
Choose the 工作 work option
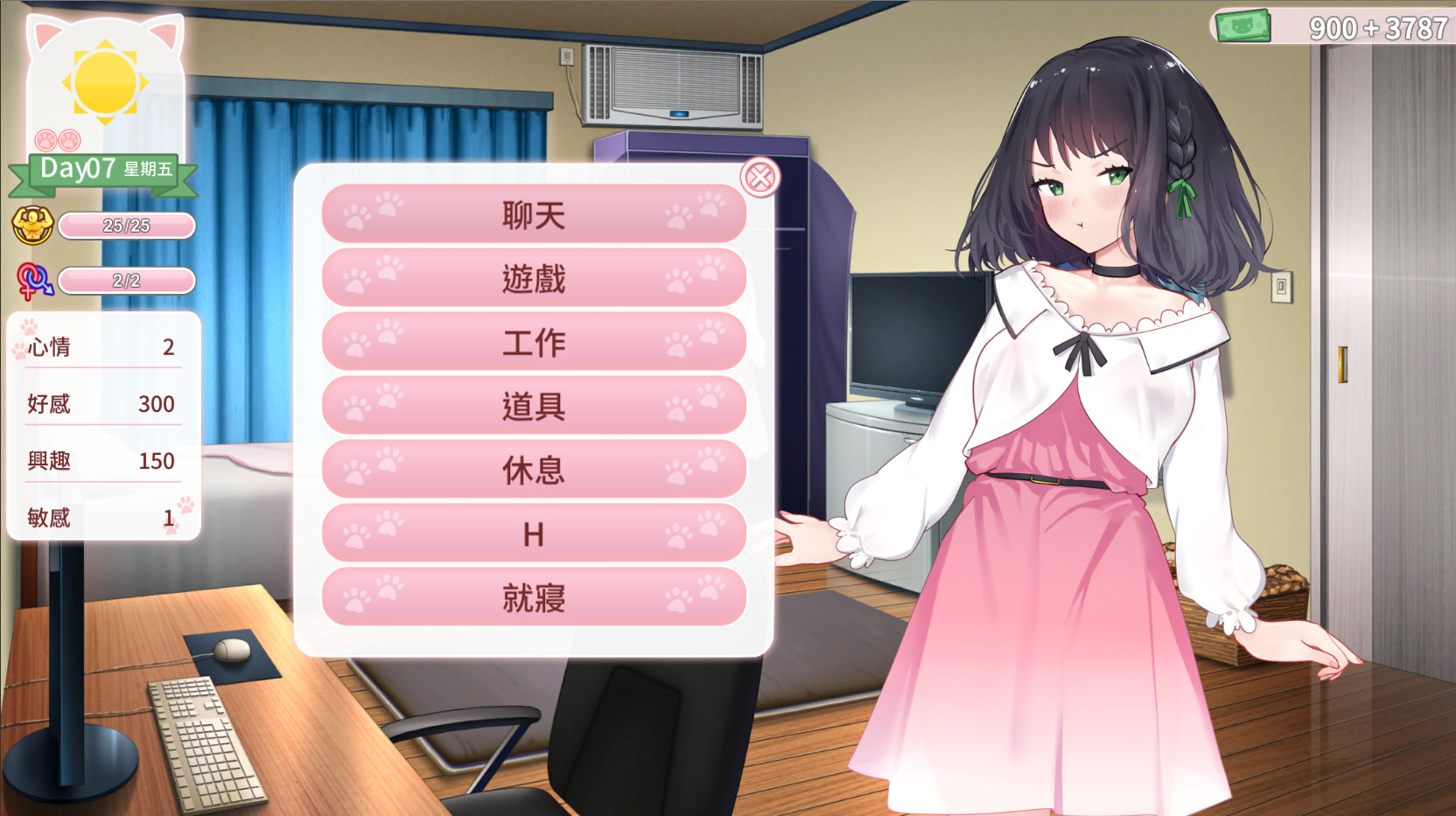[534, 340]
